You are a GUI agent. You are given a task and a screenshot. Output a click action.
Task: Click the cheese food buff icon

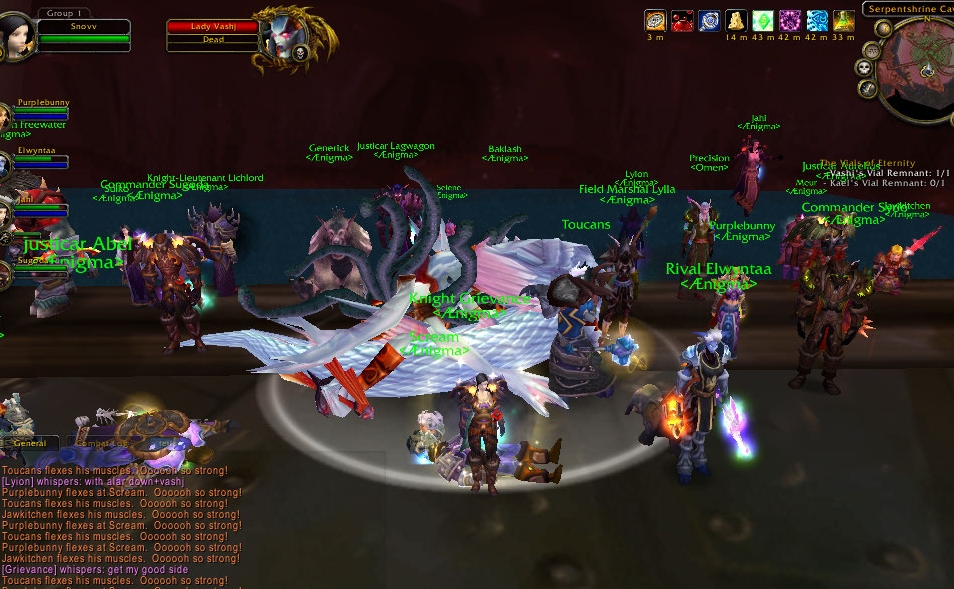coord(736,20)
